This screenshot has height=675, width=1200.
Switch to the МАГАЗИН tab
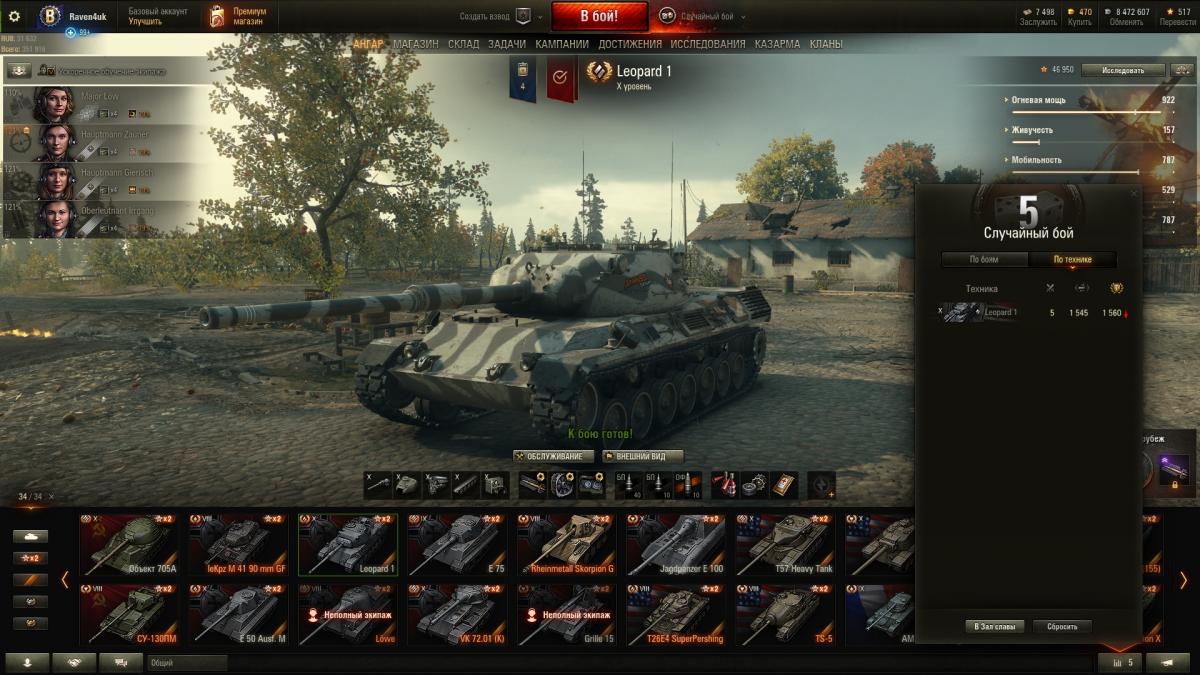(415, 44)
